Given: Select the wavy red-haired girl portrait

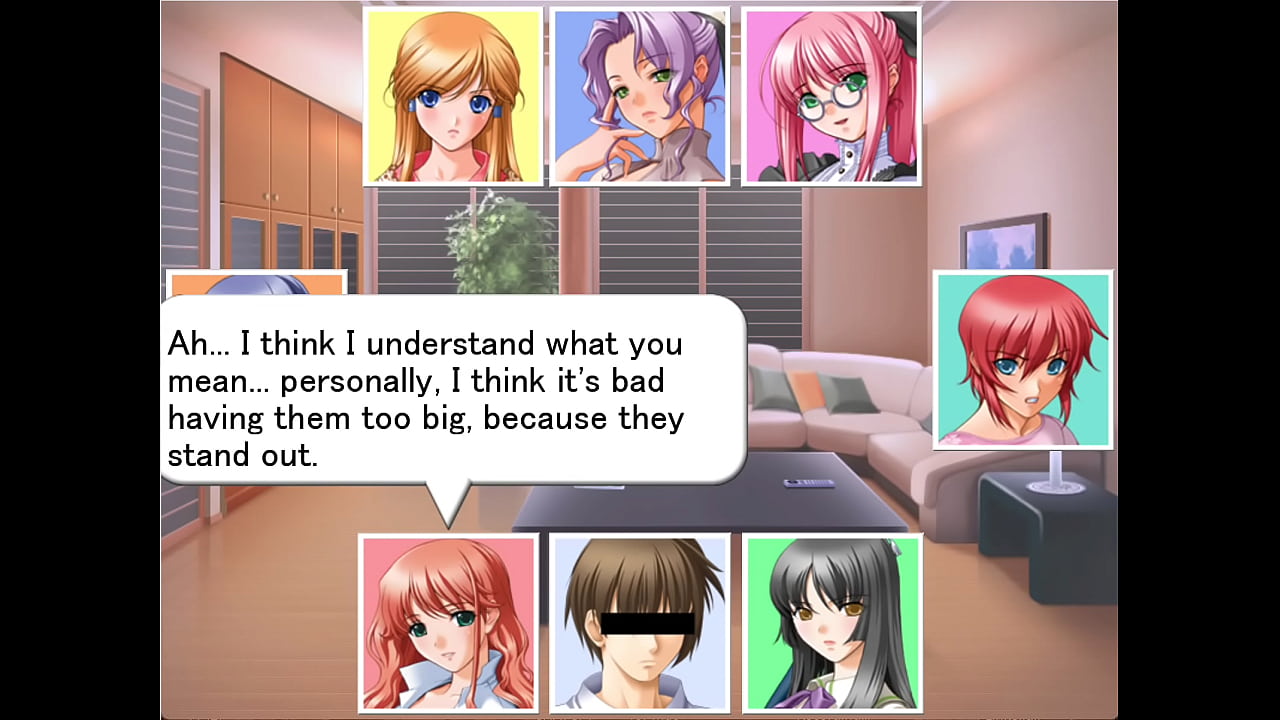Looking at the screenshot, I should click(x=448, y=622).
